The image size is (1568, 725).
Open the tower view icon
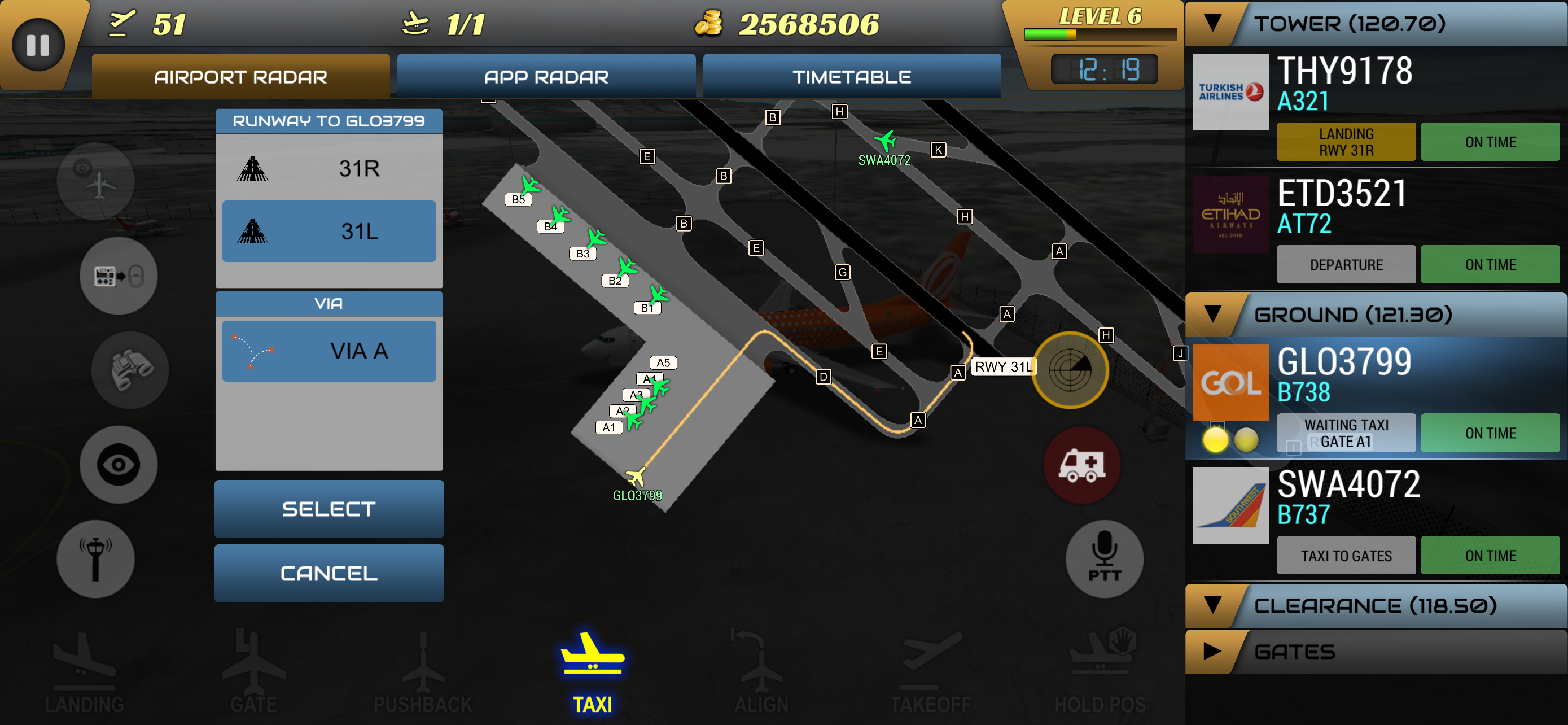point(95,559)
